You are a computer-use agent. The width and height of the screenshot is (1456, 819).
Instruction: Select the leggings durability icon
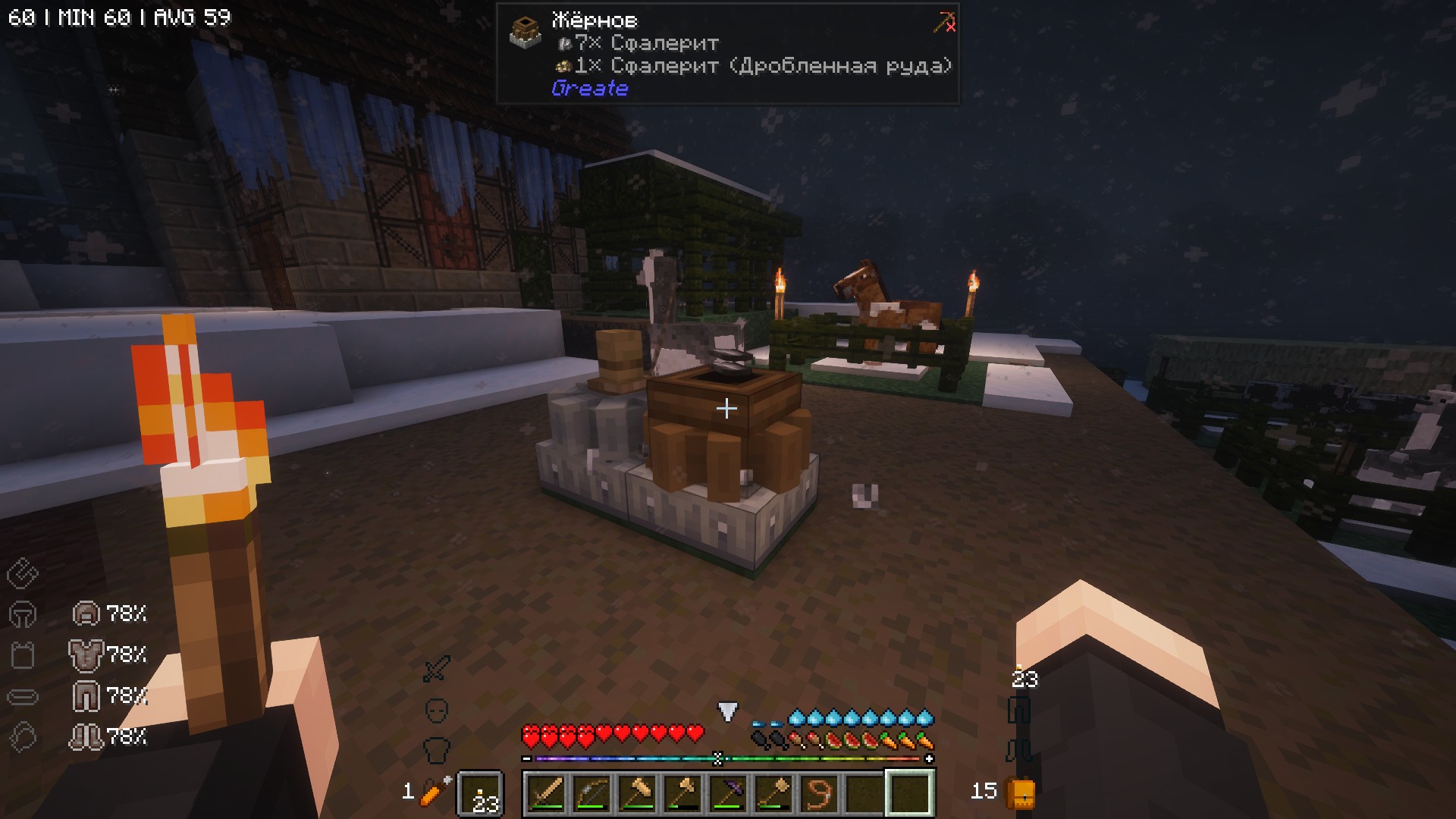point(86,695)
